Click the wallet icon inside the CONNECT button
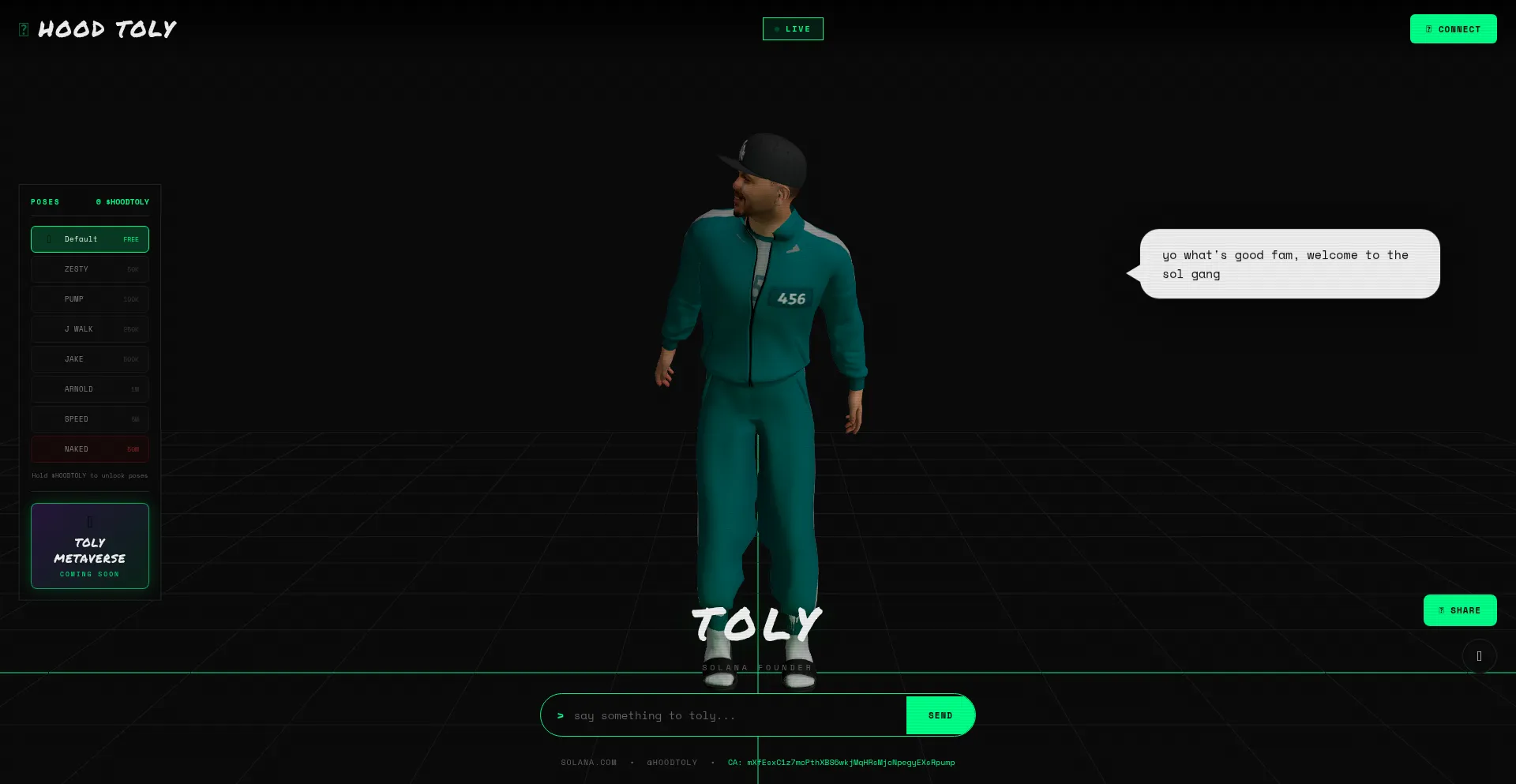 point(1428,28)
